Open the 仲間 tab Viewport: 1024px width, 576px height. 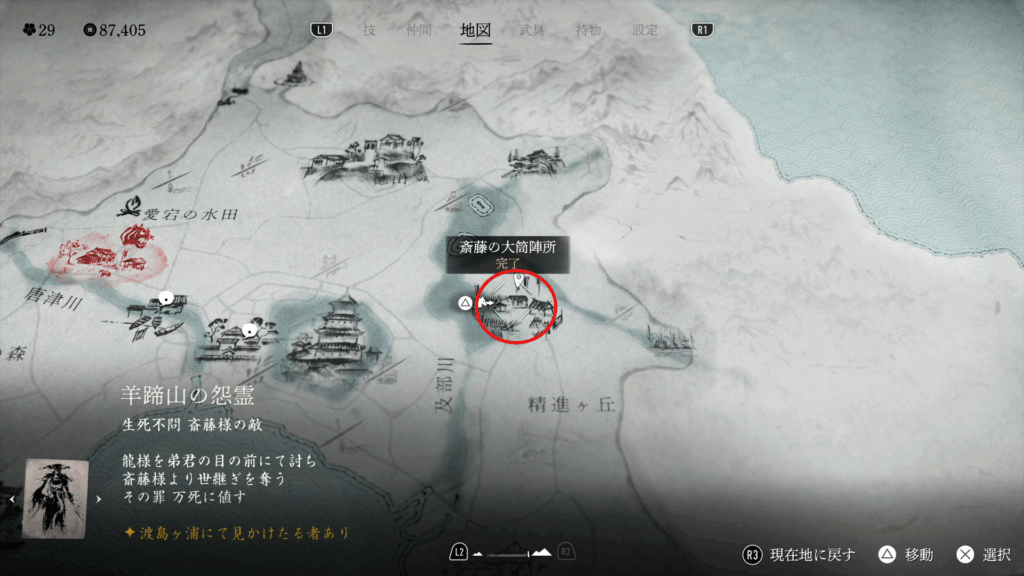pos(420,30)
